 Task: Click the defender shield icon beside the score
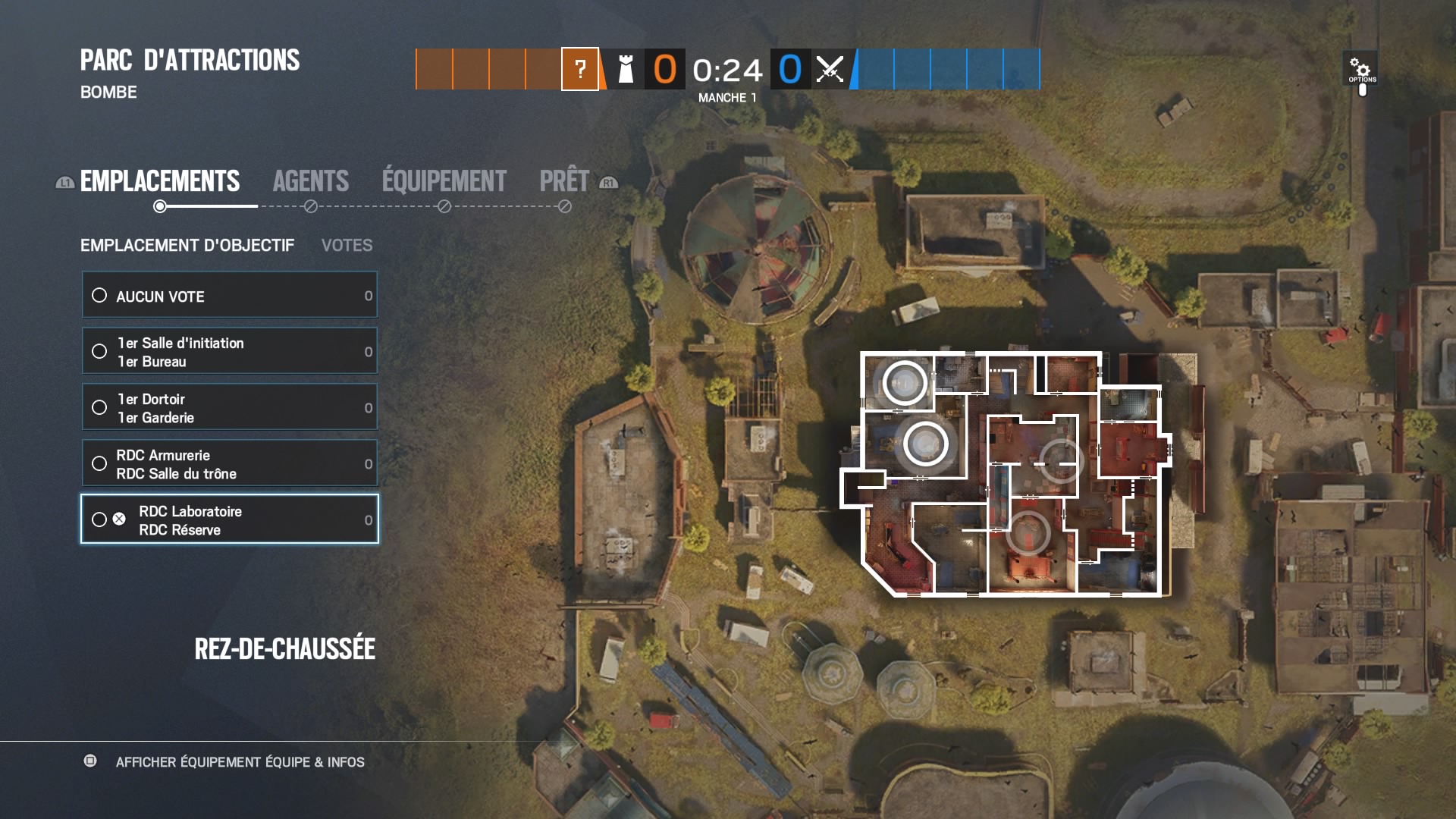click(626, 70)
